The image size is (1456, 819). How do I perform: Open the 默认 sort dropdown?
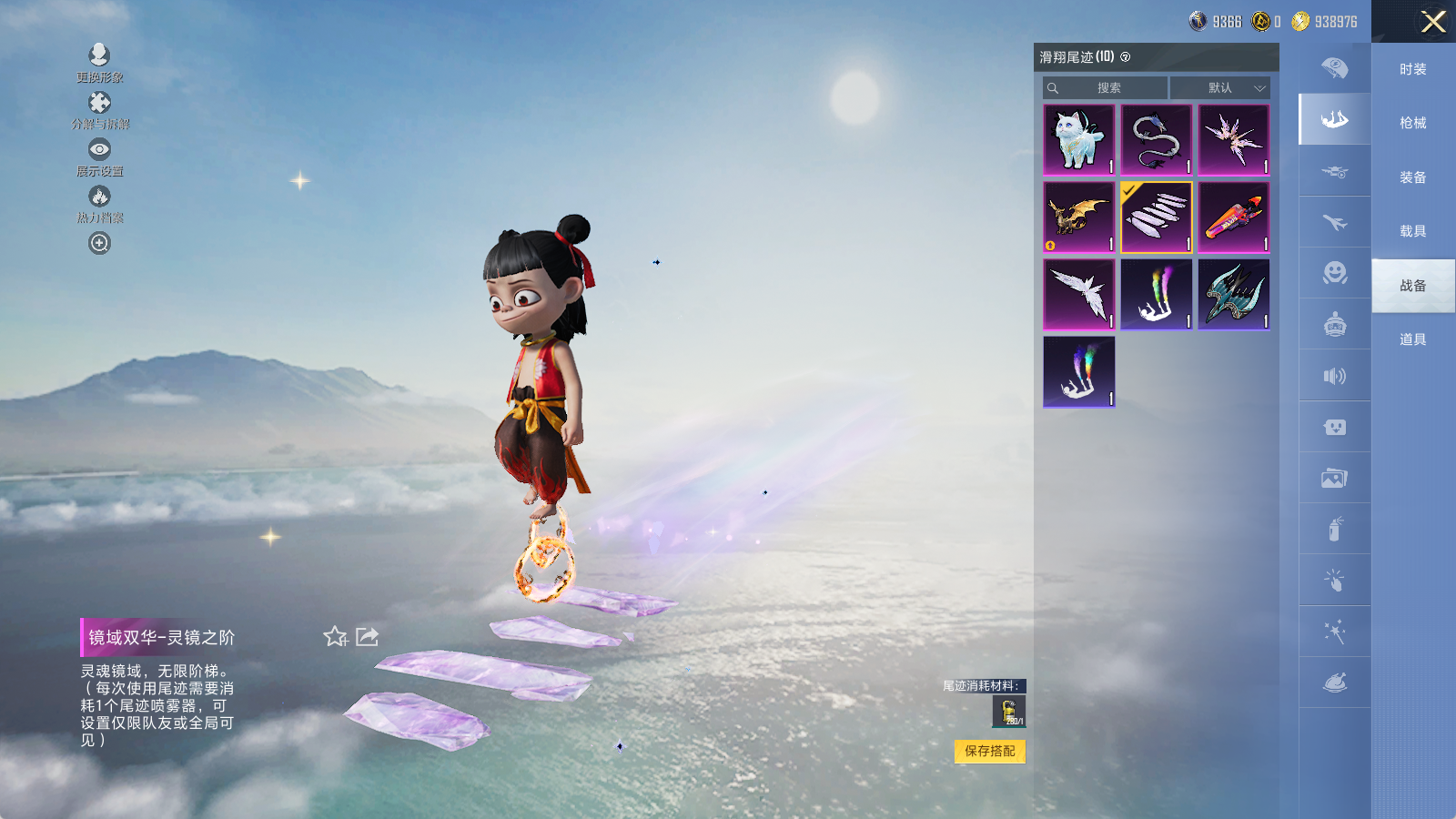click(x=1220, y=88)
